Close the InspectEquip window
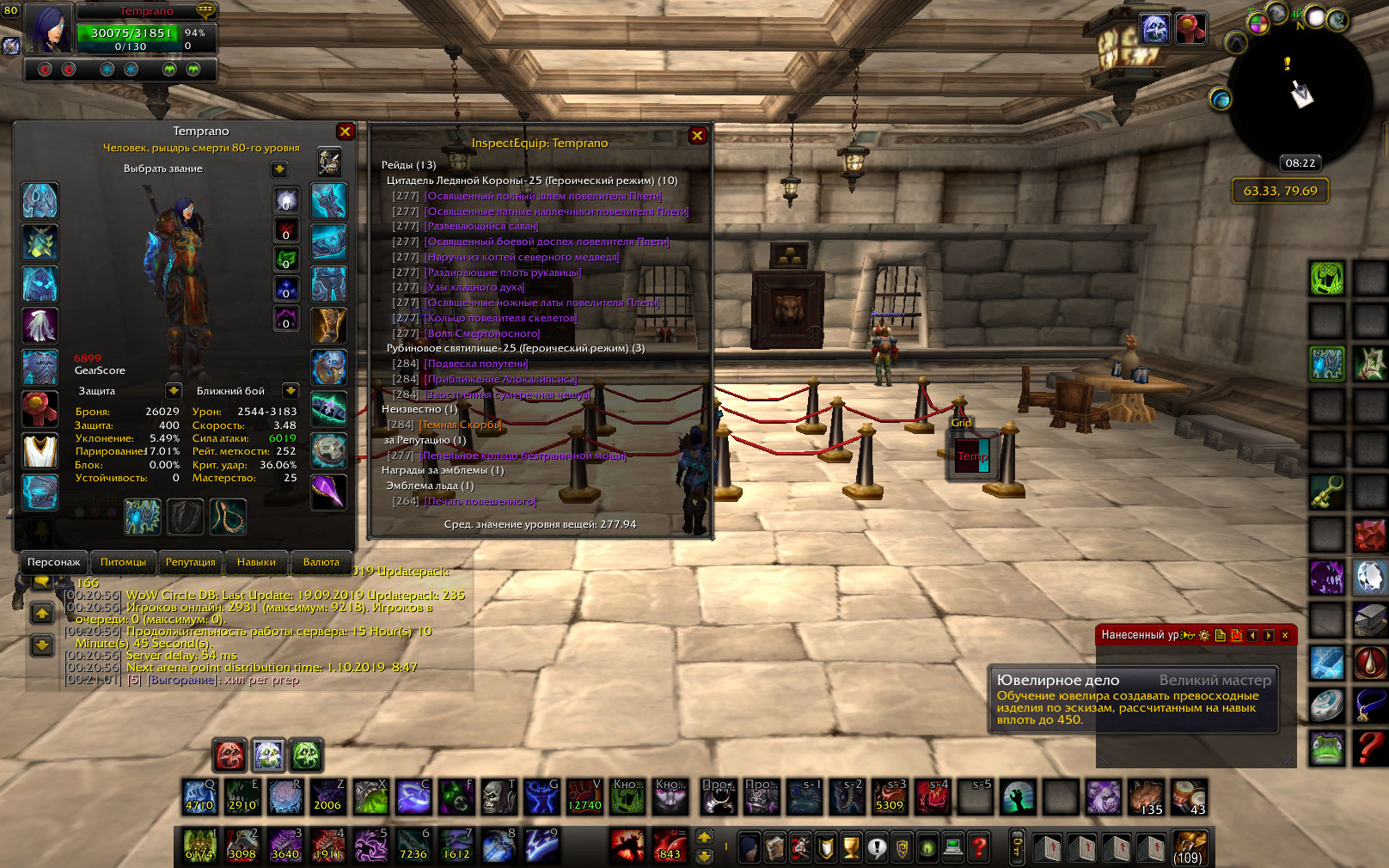This screenshot has height=868, width=1389. coord(697,136)
